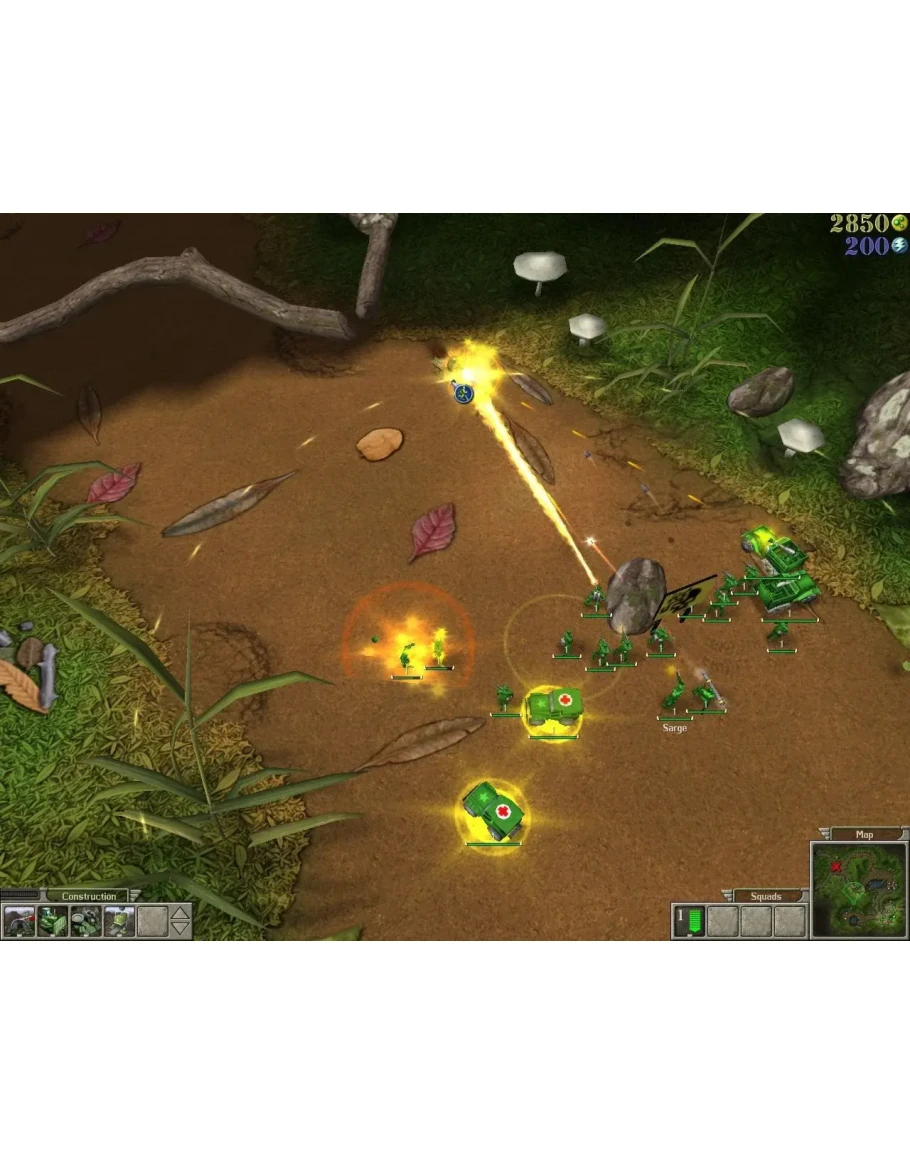Jump to the red X on the minimap
910x1155 pixels.
[836, 868]
